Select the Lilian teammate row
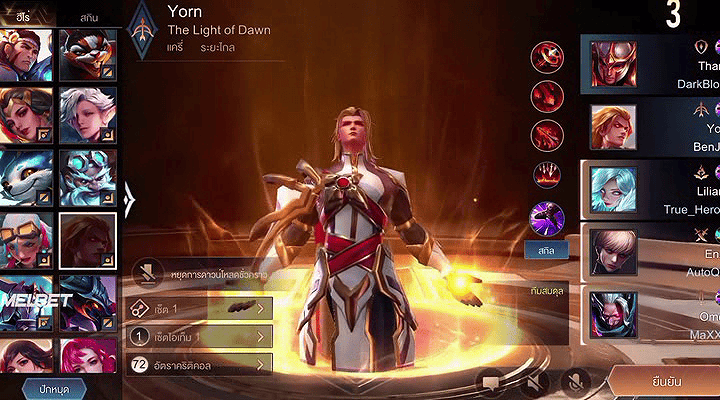Screen dimensions: 720x400 [x=650, y=189]
